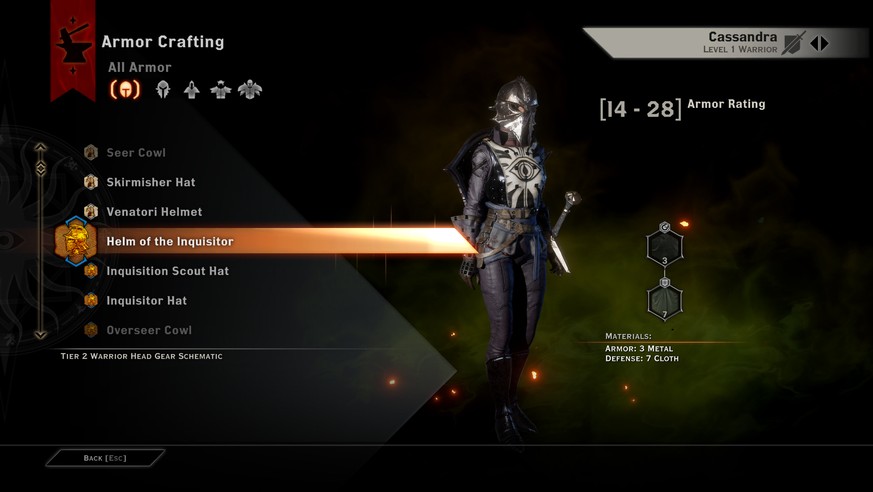Click the Back button
Image resolution: width=873 pixels, height=492 pixels.
click(x=104, y=458)
